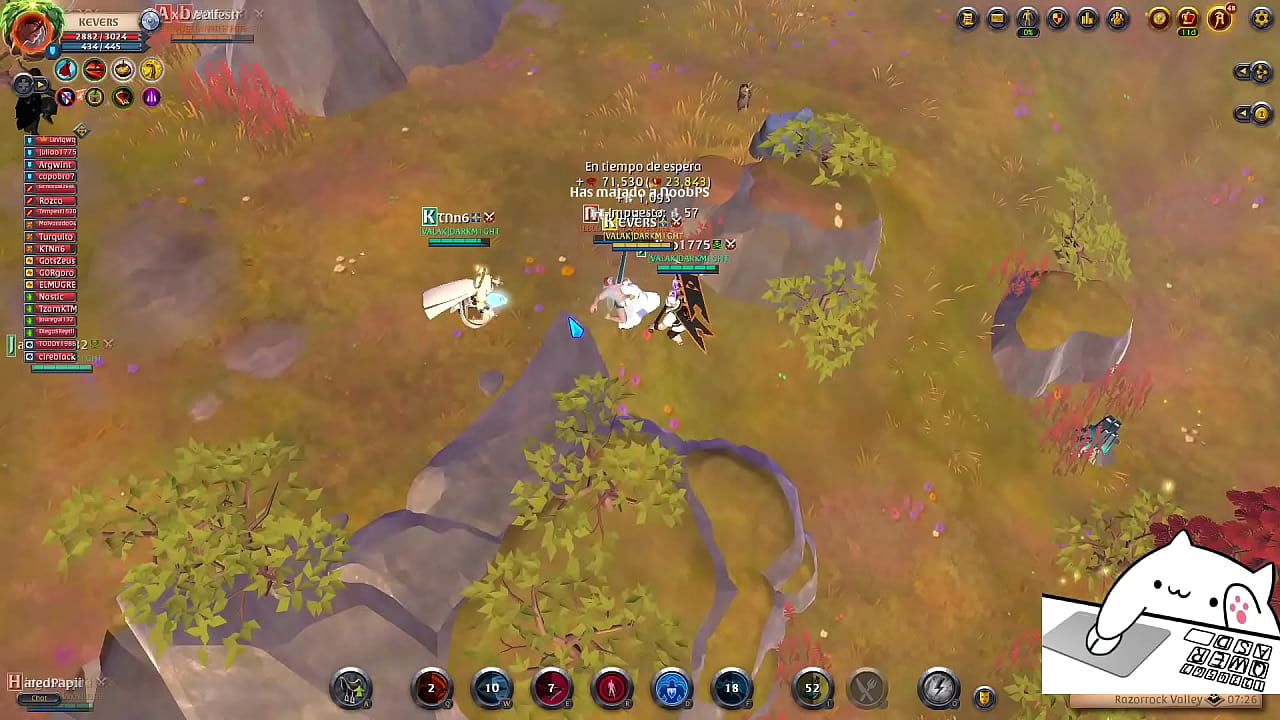Use the blue shield ability on D
1280x720 pixels.
pyautogui.click(x=672, y=688)
